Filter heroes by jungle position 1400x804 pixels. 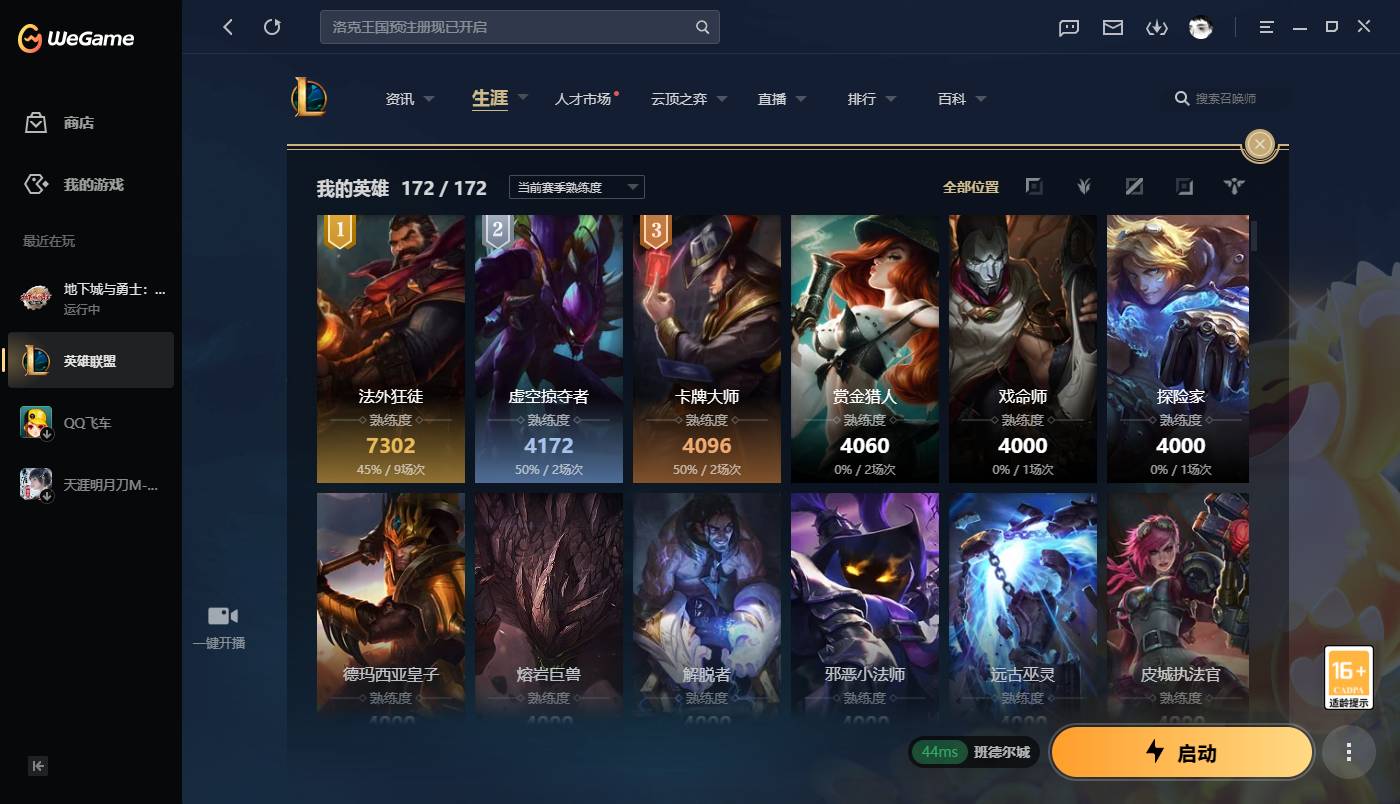pyautogui.click(x=1084, y=186)
